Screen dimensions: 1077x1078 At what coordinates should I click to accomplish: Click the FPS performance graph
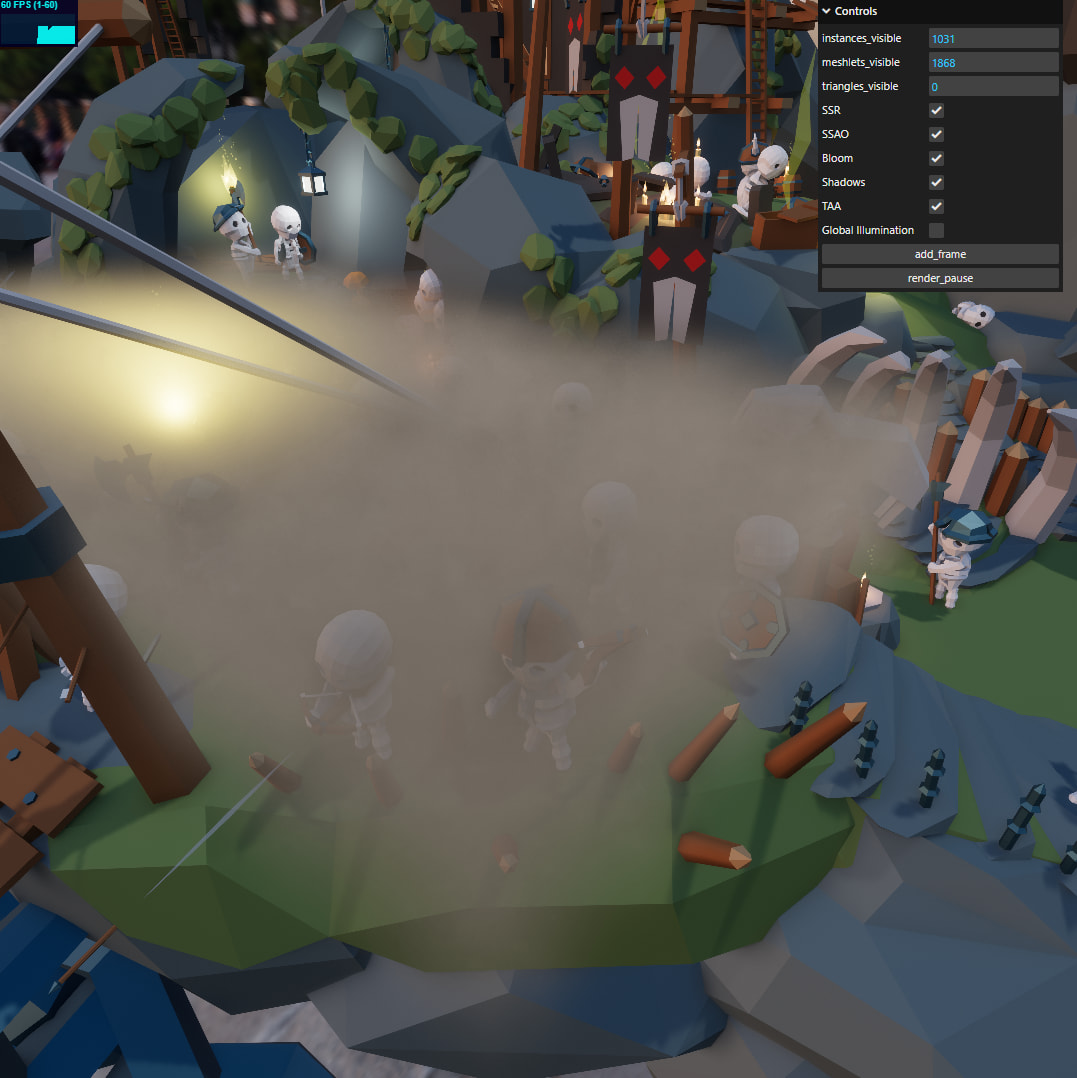(x=39, y=29)
